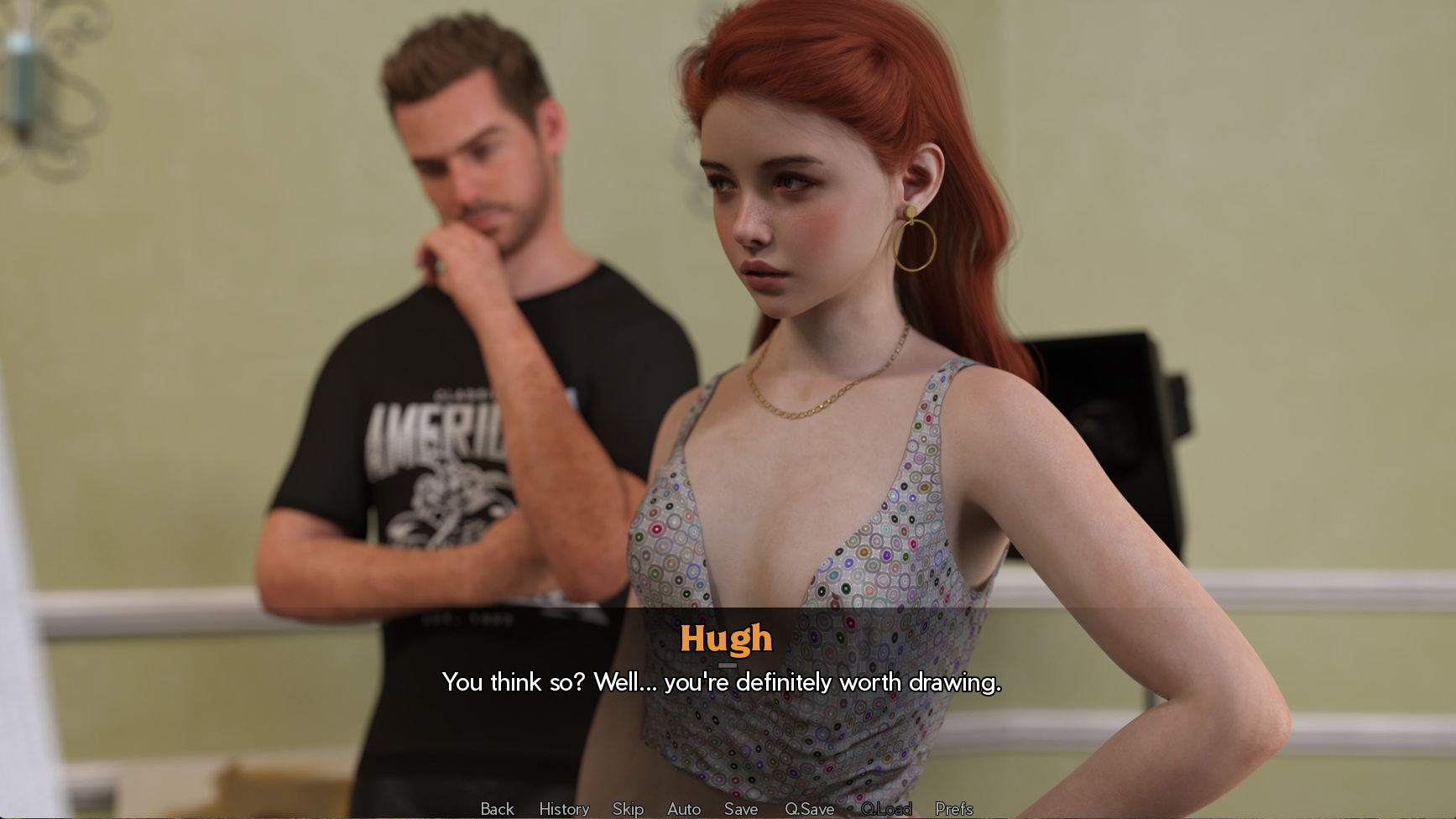
Task: Quick save with Q.Save
Action: coord(809,808)
